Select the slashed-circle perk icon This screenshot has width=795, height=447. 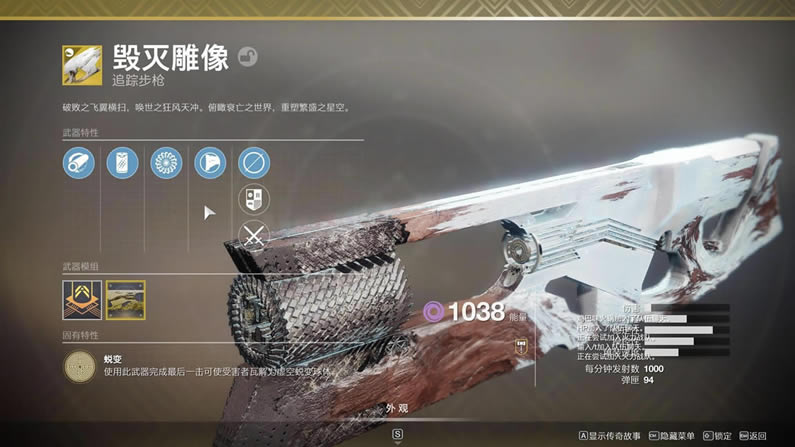pos(254,163)
